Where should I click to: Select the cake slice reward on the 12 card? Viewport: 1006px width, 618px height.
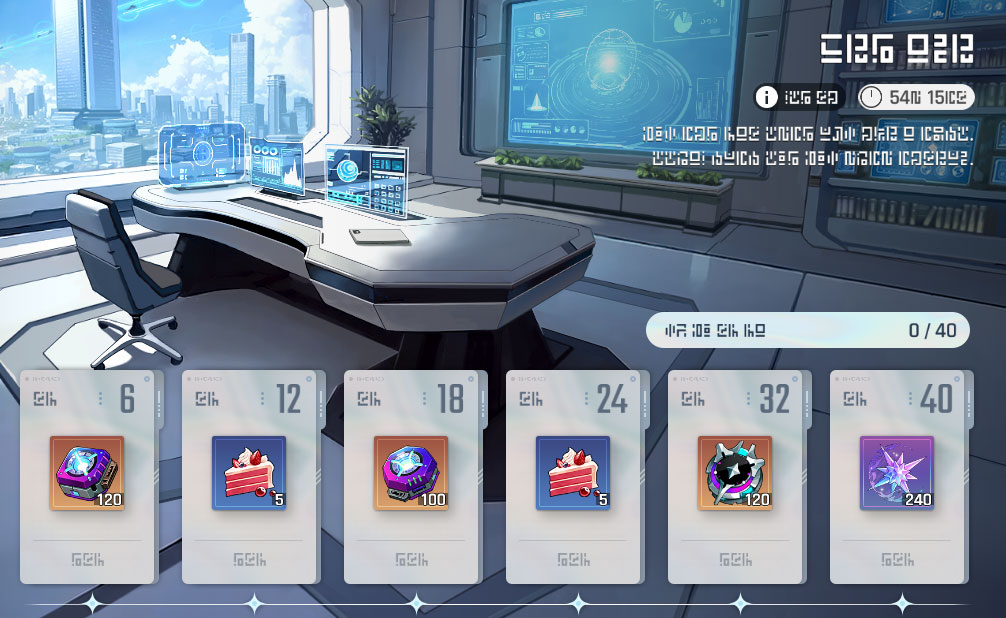tap(249, 473)
